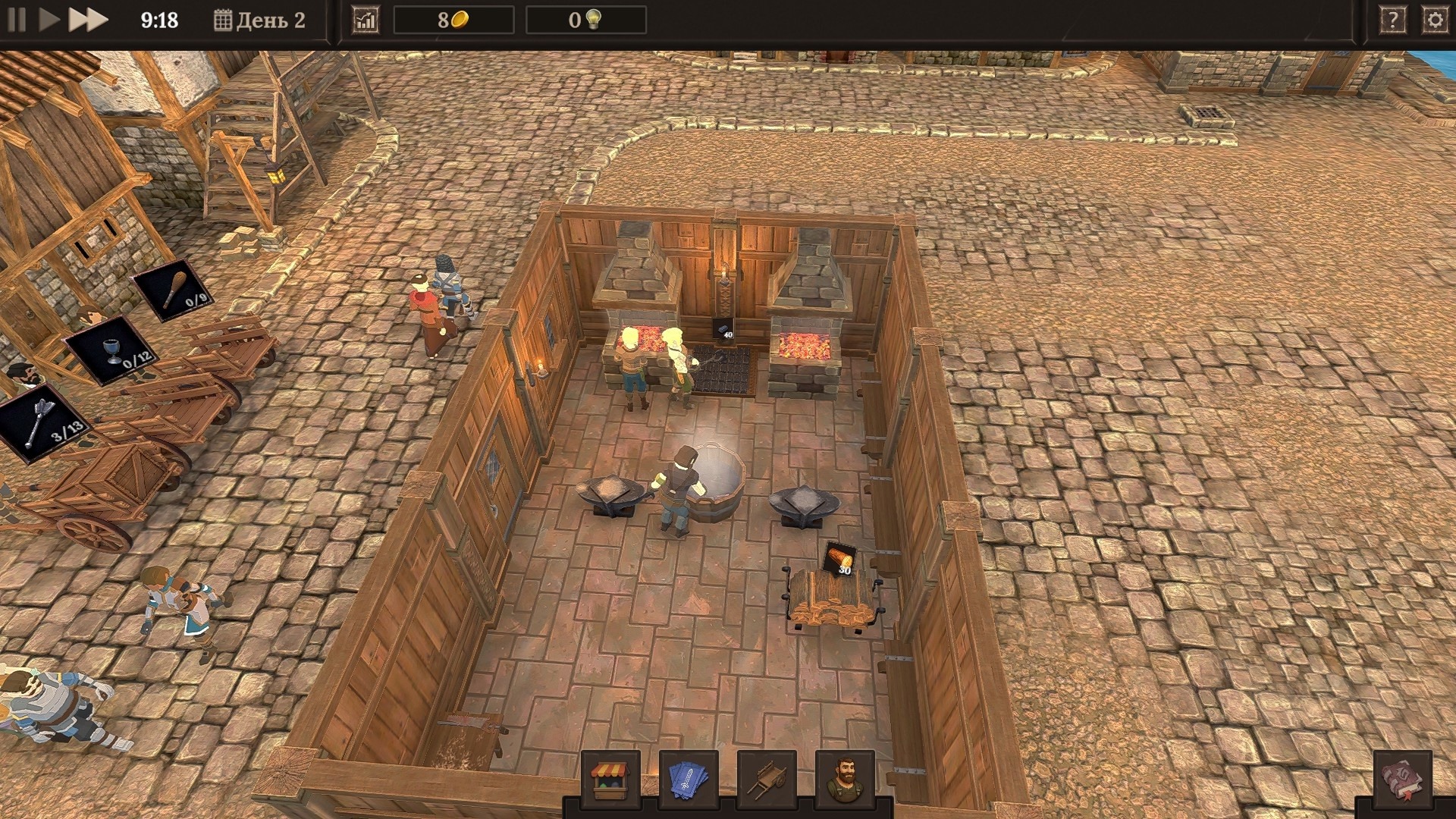The width and height of the screenshot is (1456, 819).
Task: Open the wooden cart menu
Action: click(767, 780)
